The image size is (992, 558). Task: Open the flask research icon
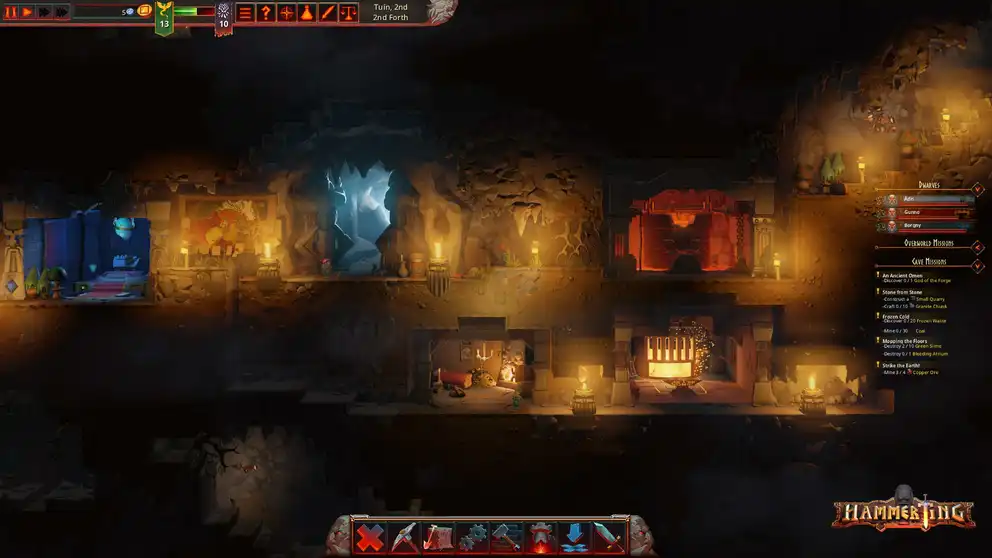[x=306, y=13]
